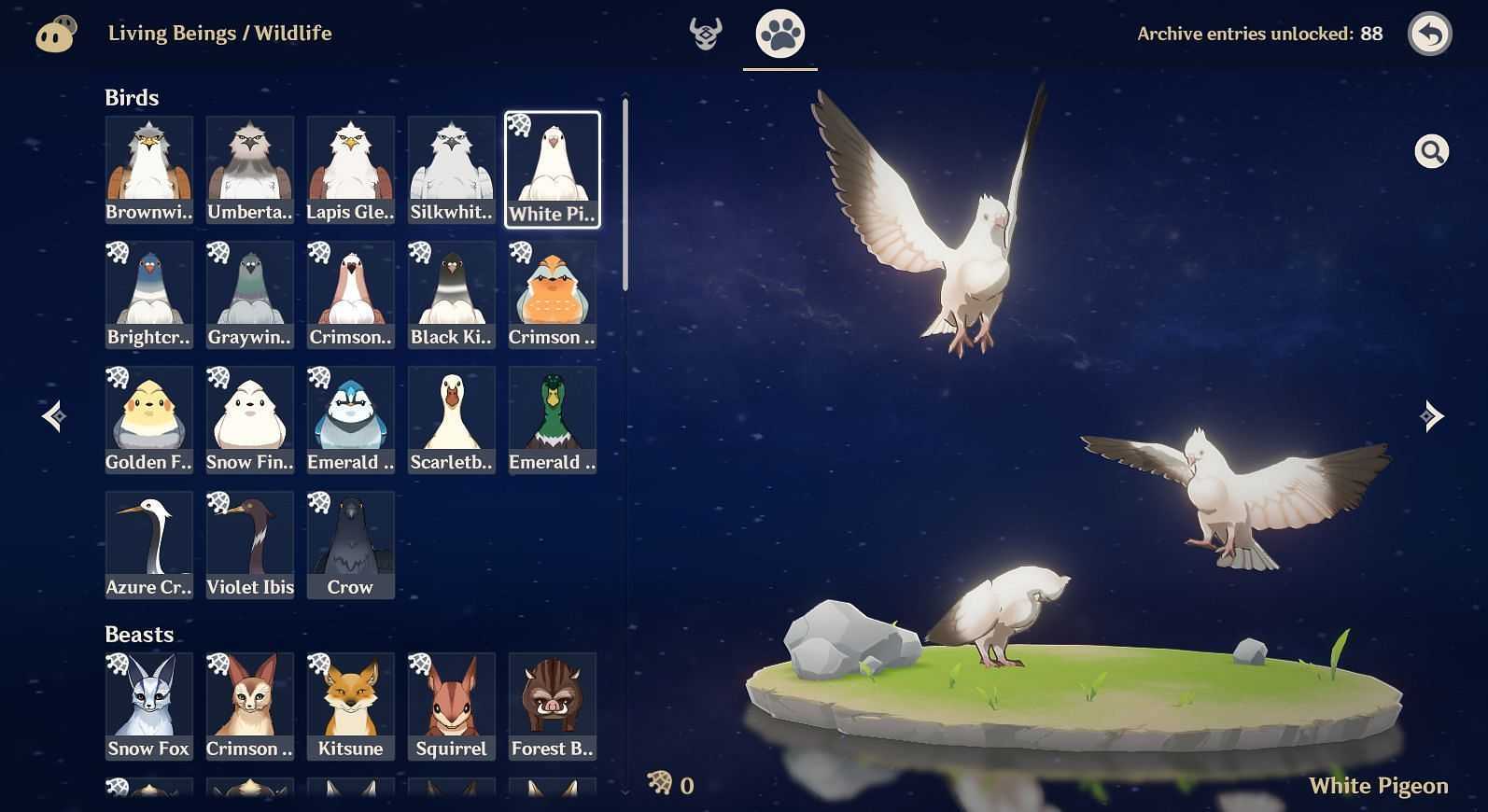This screenshot has width=1488, height=812.
Task: Select the Golden Finch entry
Action: 149,420
